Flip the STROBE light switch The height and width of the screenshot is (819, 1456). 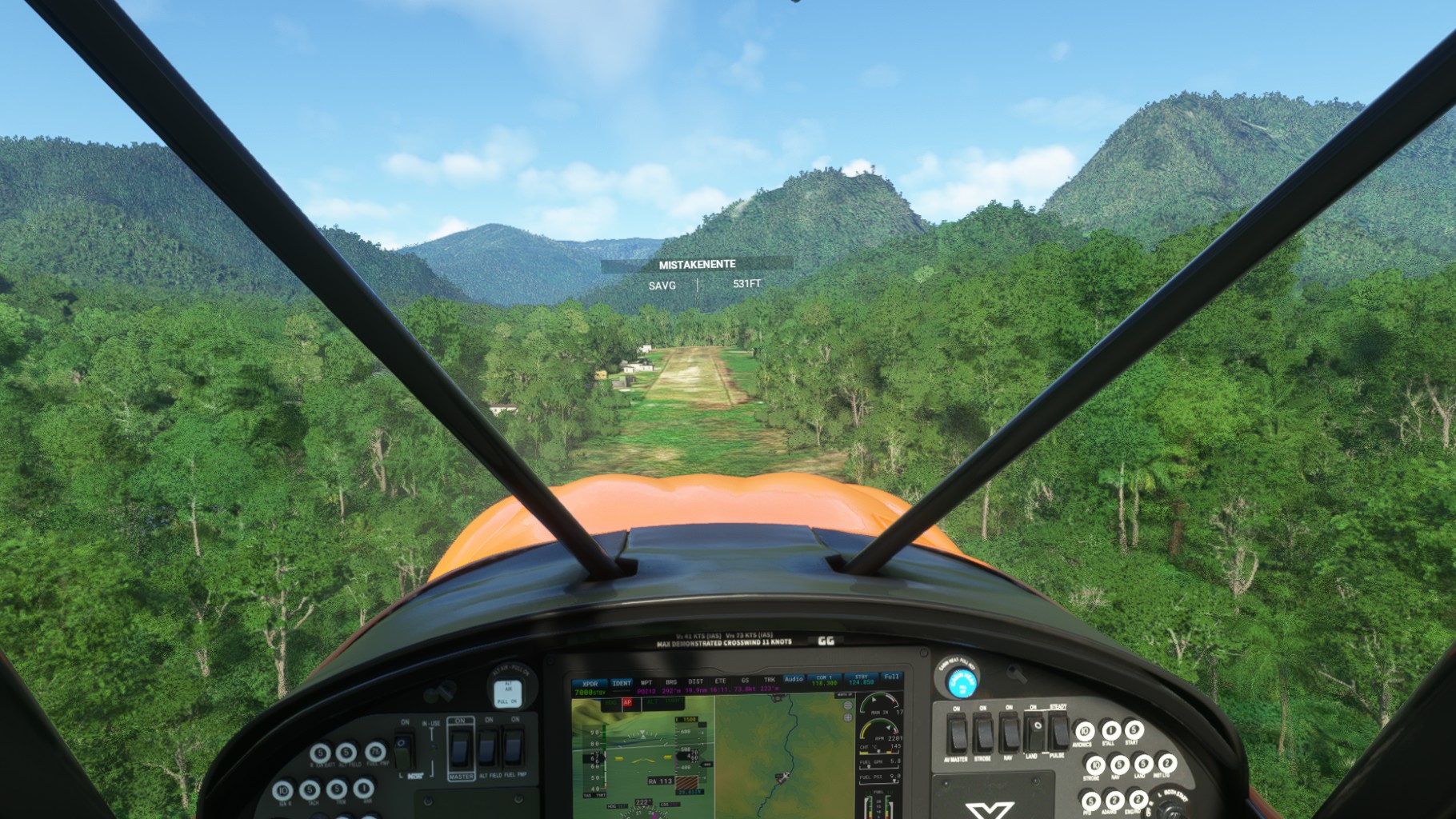[x=983, y=733]
